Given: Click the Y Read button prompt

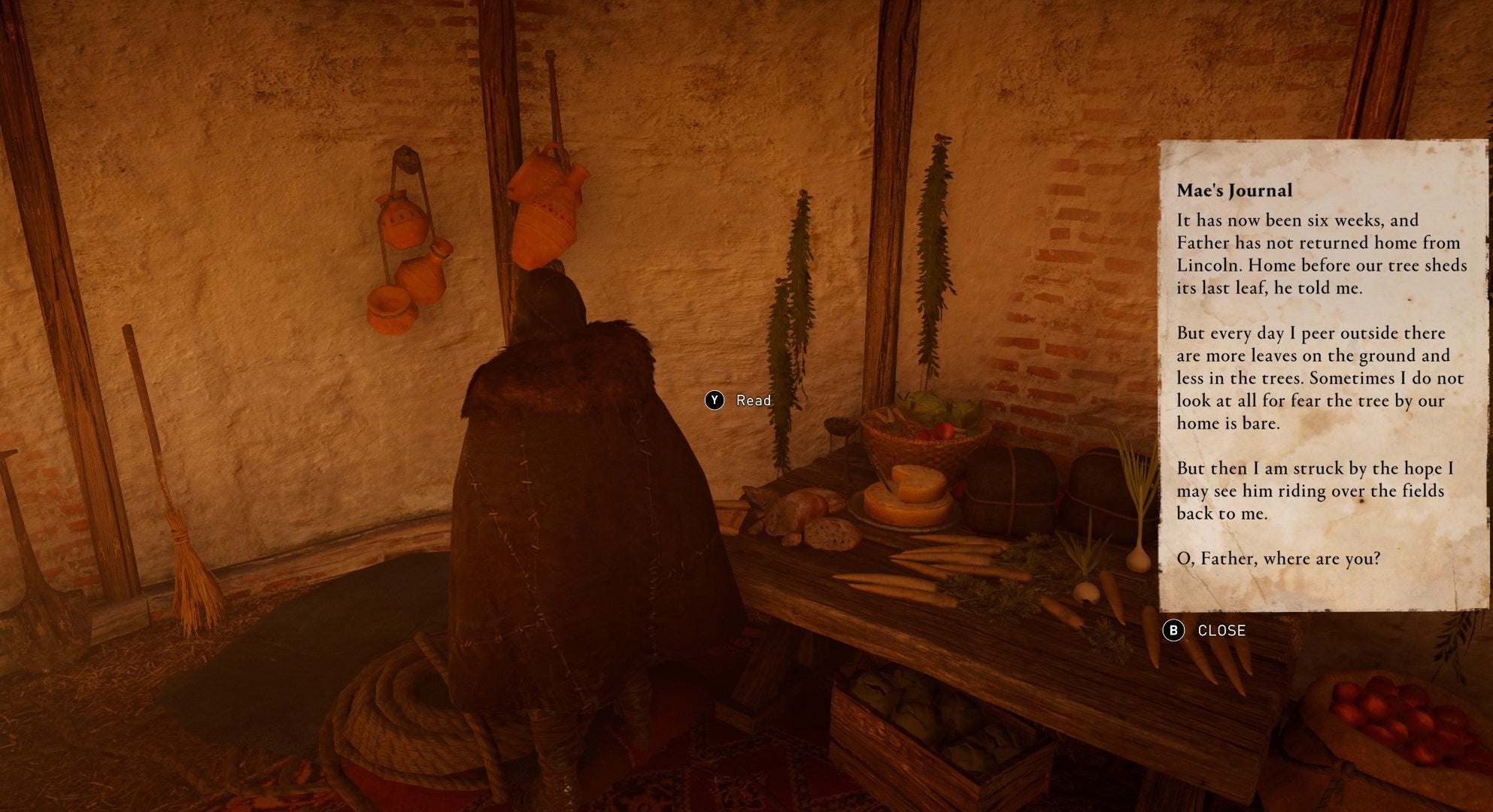Looking at the screenshot, I should [x=715, y=401].
